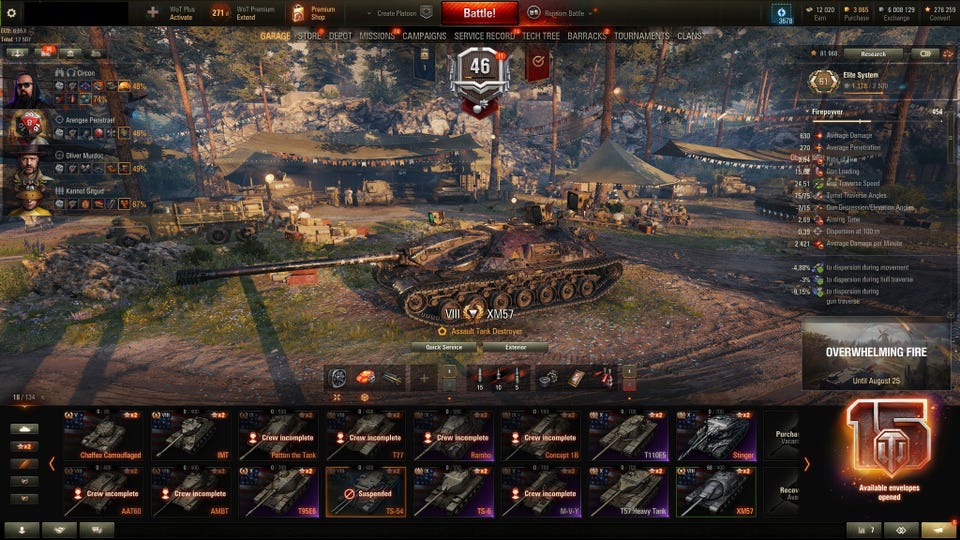This screenshot has width=960, height=540.
Task: Open the Tech Tree tab
Action: [541, 36]
